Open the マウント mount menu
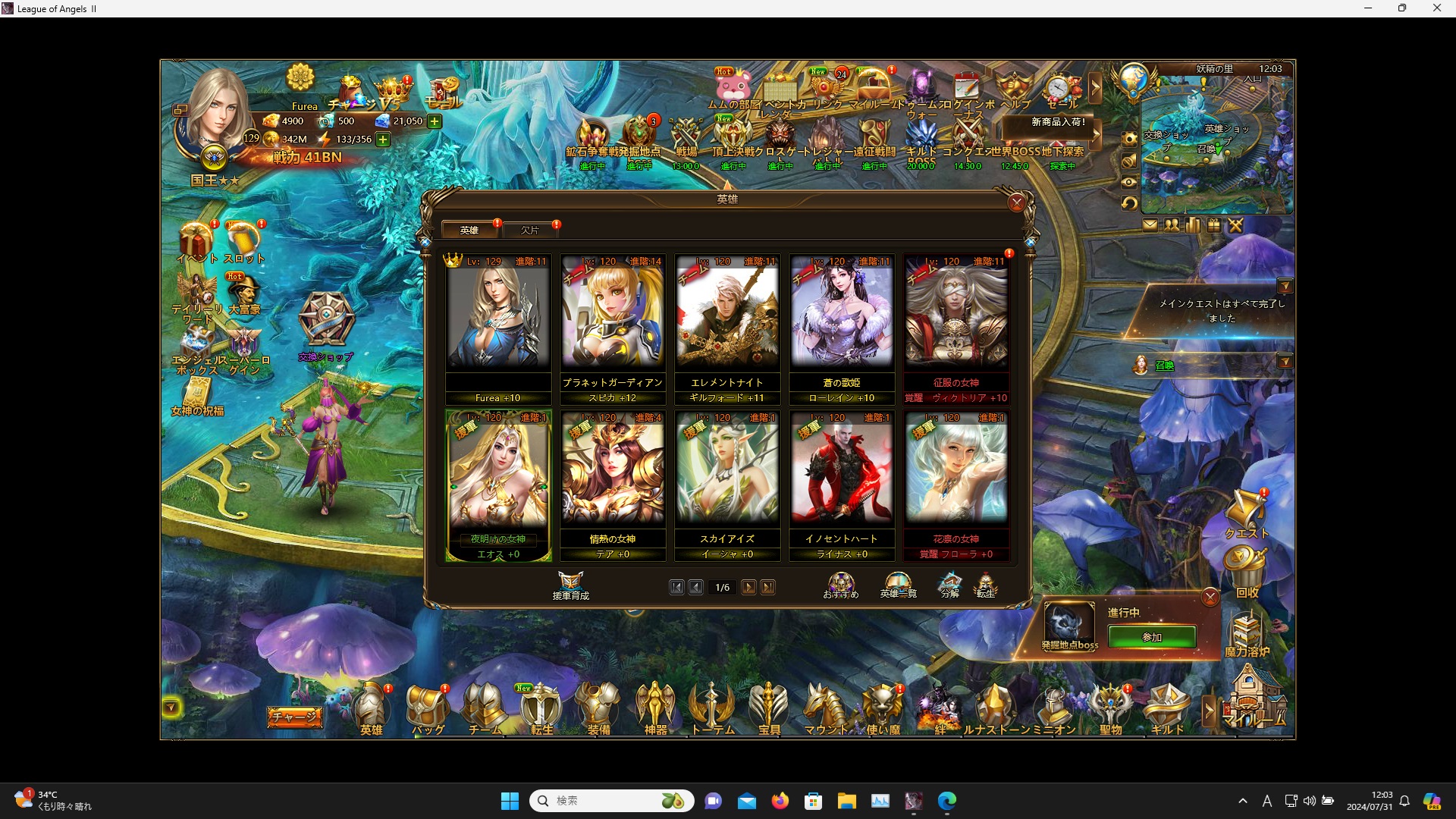 (825, 709)
